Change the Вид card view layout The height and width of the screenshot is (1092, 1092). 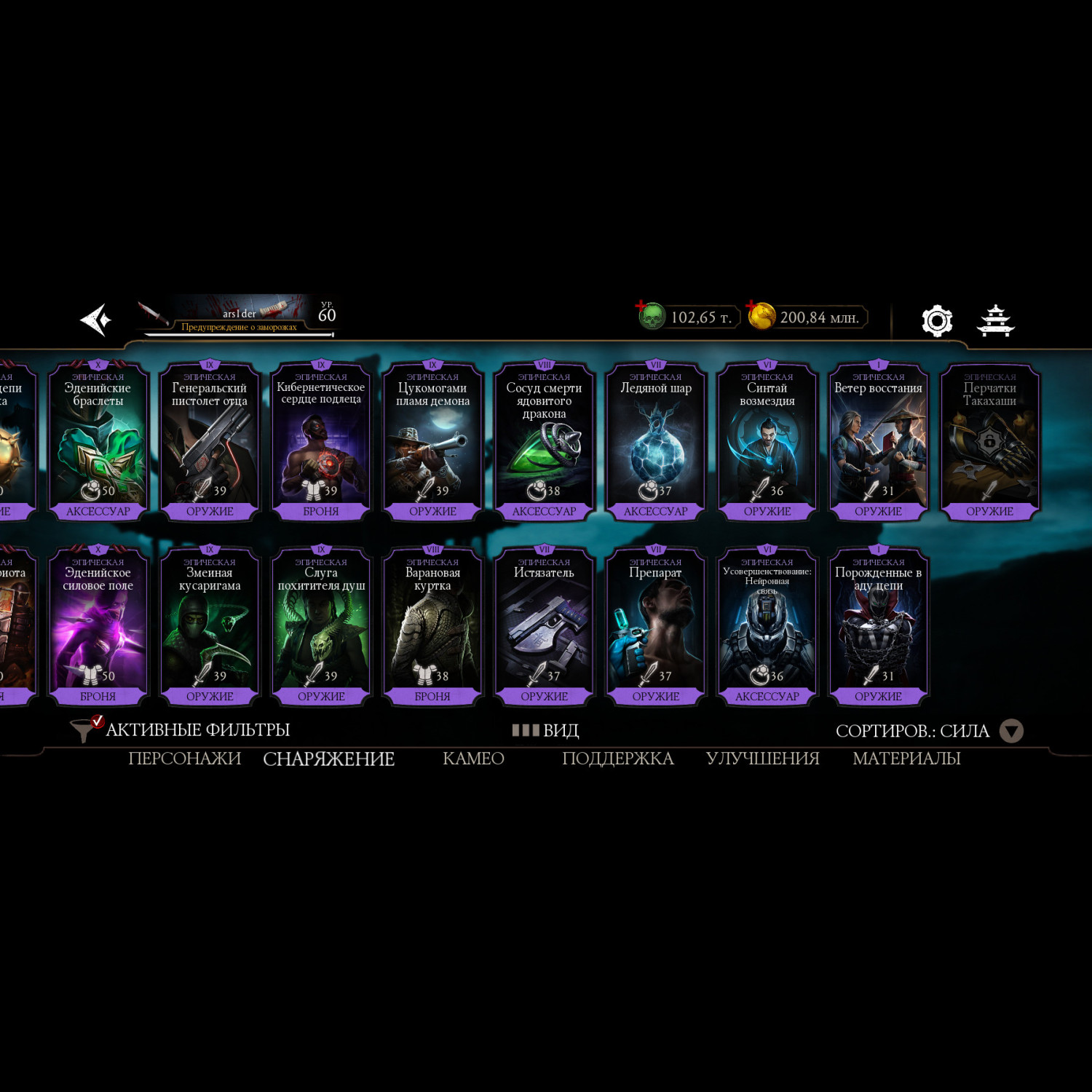click(x=546, y=730)
